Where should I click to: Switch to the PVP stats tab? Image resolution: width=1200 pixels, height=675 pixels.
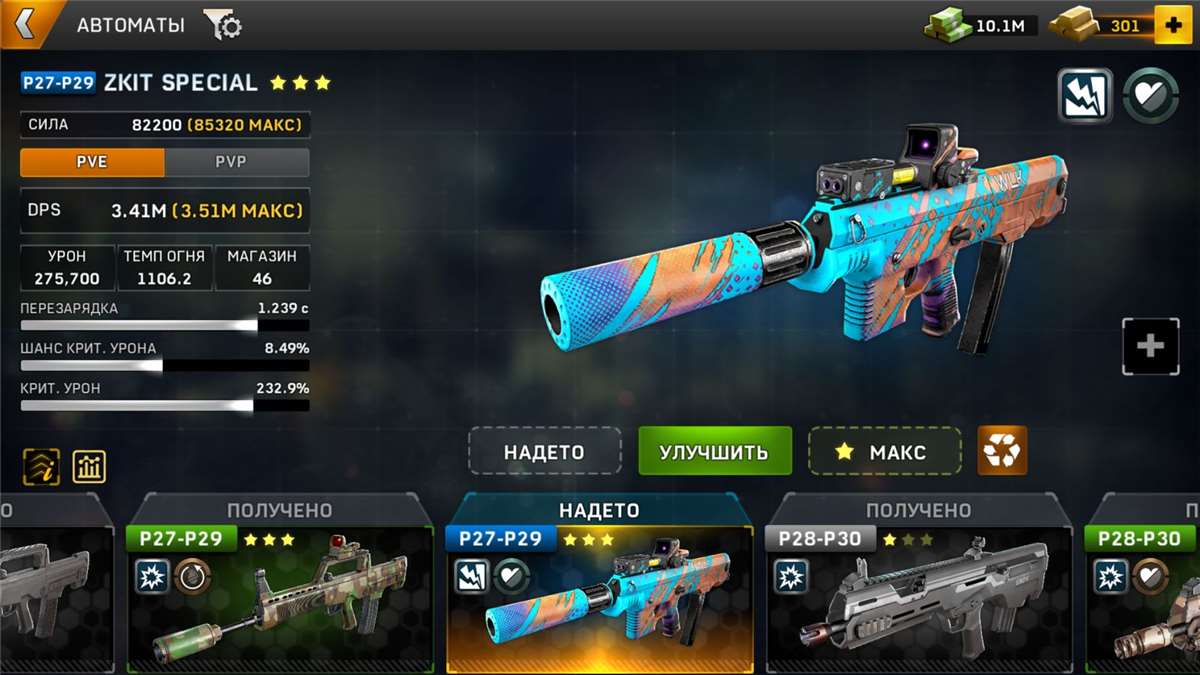pyautogui.click(x=236, y=162)
